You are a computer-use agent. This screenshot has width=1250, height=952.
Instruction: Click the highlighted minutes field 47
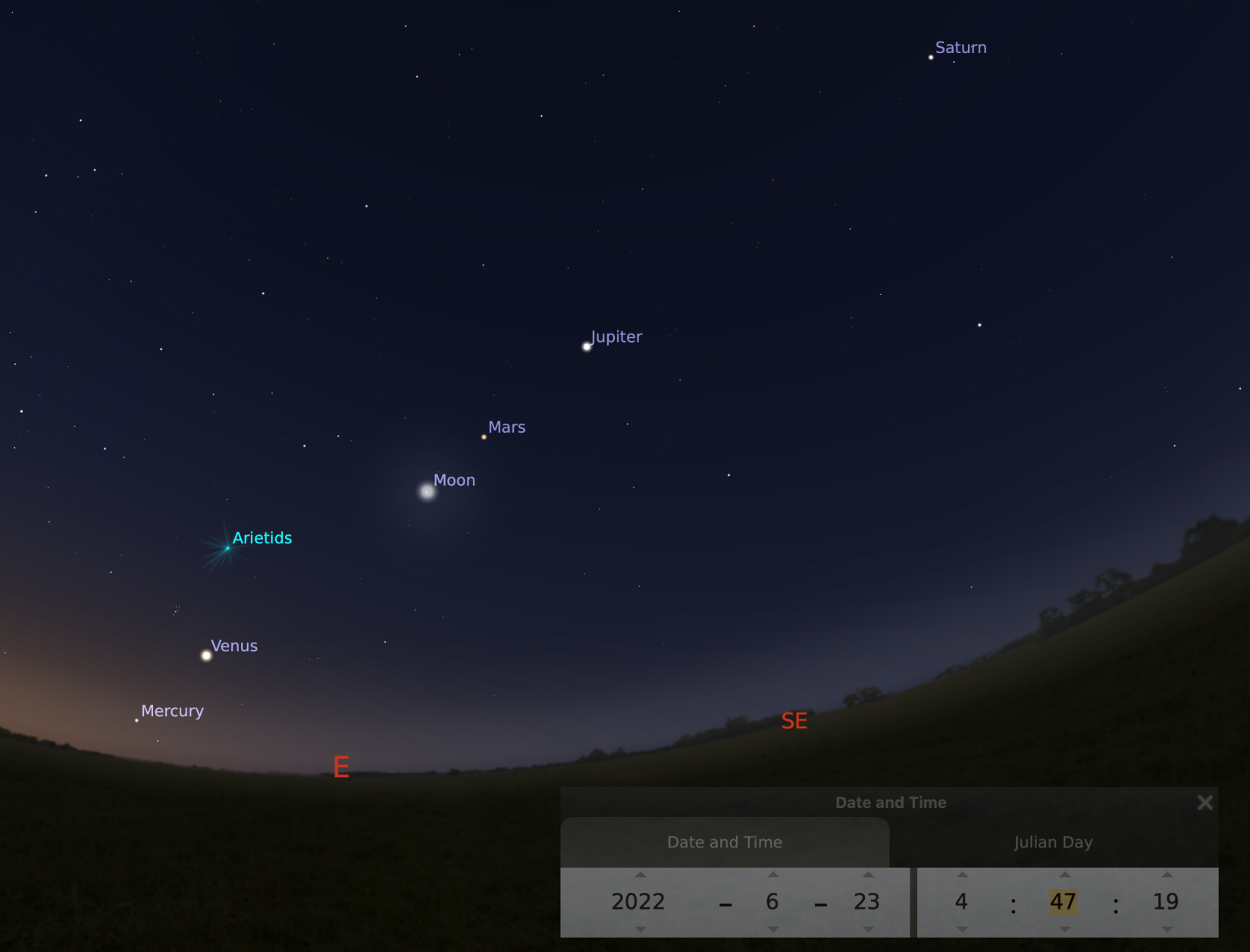pos(1064,902)
